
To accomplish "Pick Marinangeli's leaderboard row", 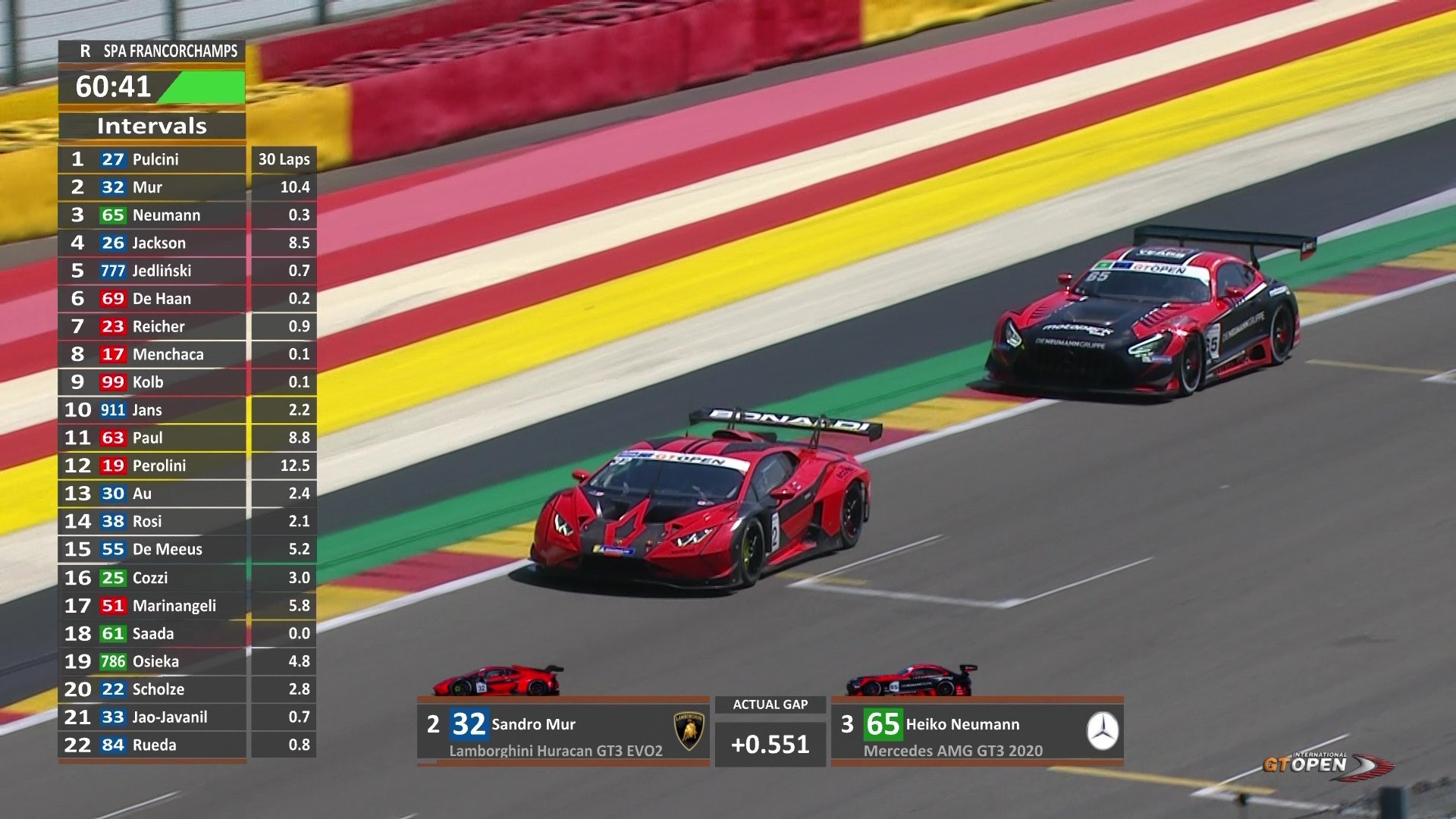I will point(152,605).
